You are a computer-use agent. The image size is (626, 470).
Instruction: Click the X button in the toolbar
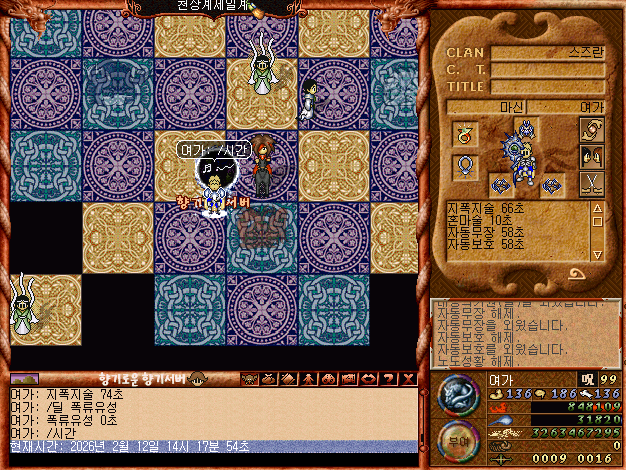(409, 378)
